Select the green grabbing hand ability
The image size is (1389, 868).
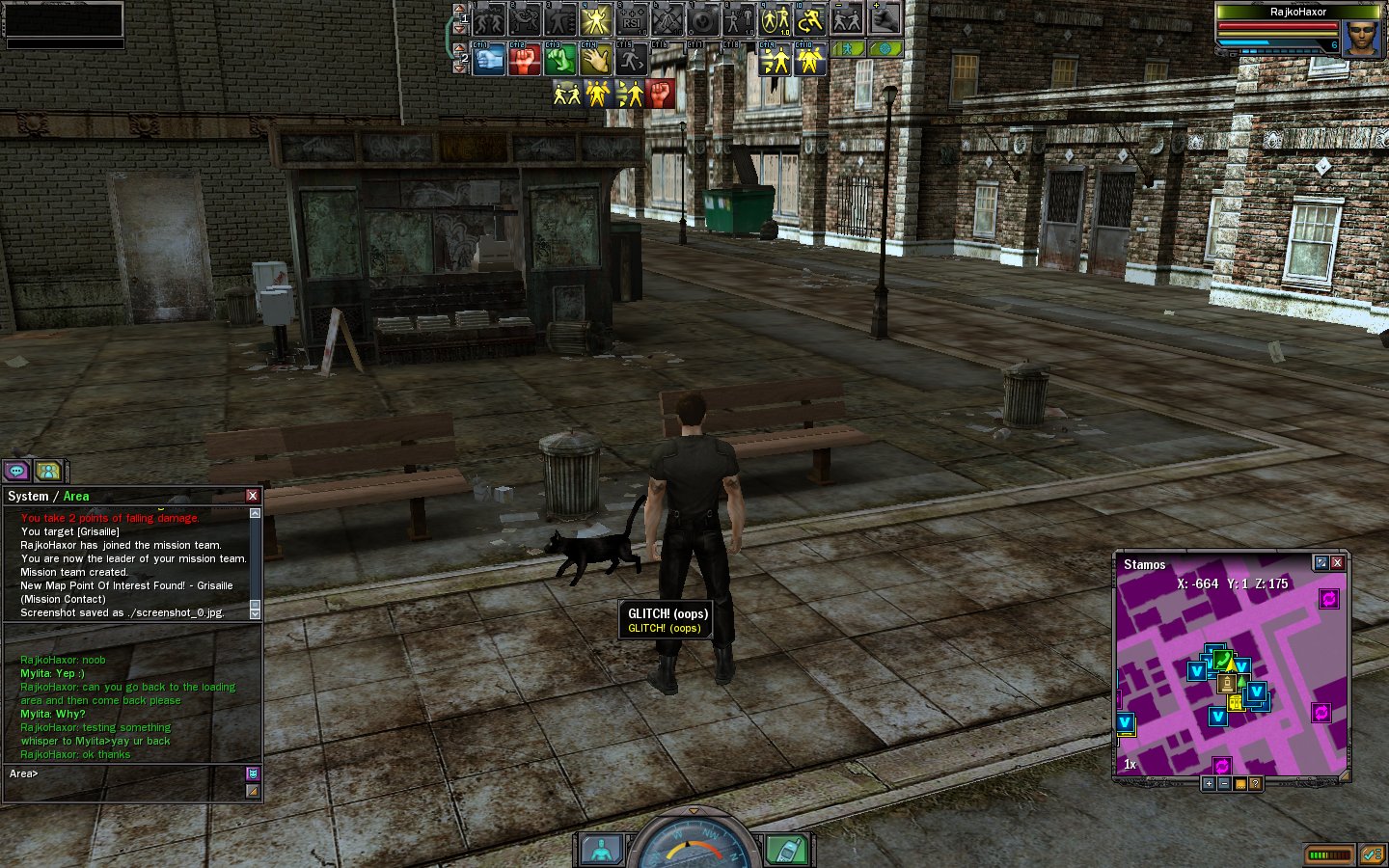point(559,60)
